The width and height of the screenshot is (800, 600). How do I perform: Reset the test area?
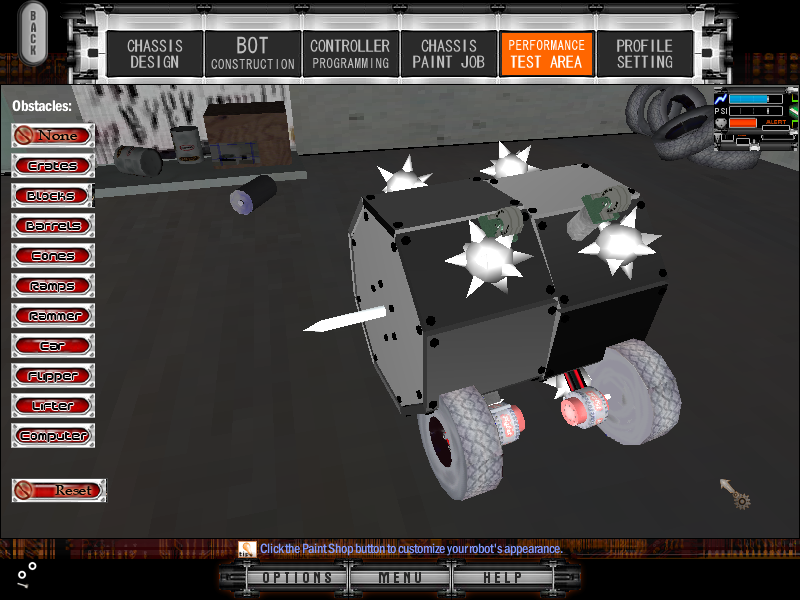click(x=59, y=491)
